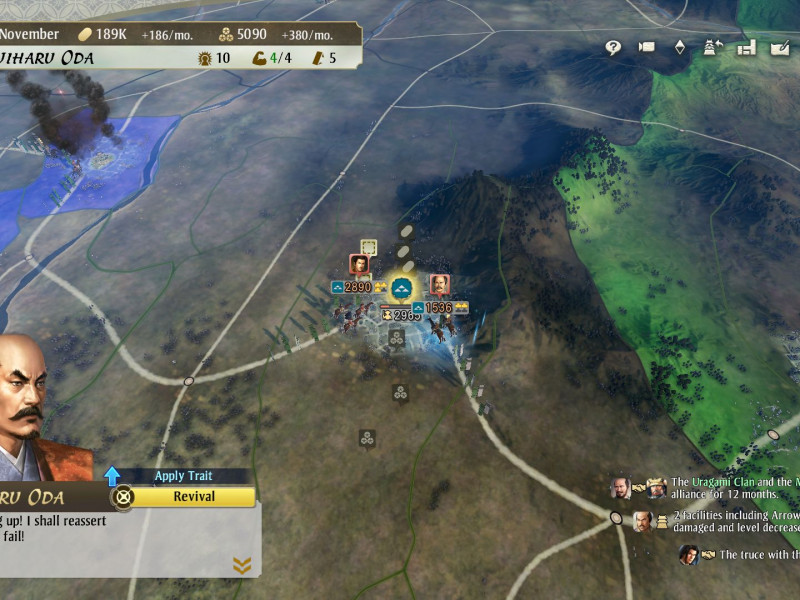Activate the Revival trait button
This screenshot has width=800, height=600.
[194, 497]
